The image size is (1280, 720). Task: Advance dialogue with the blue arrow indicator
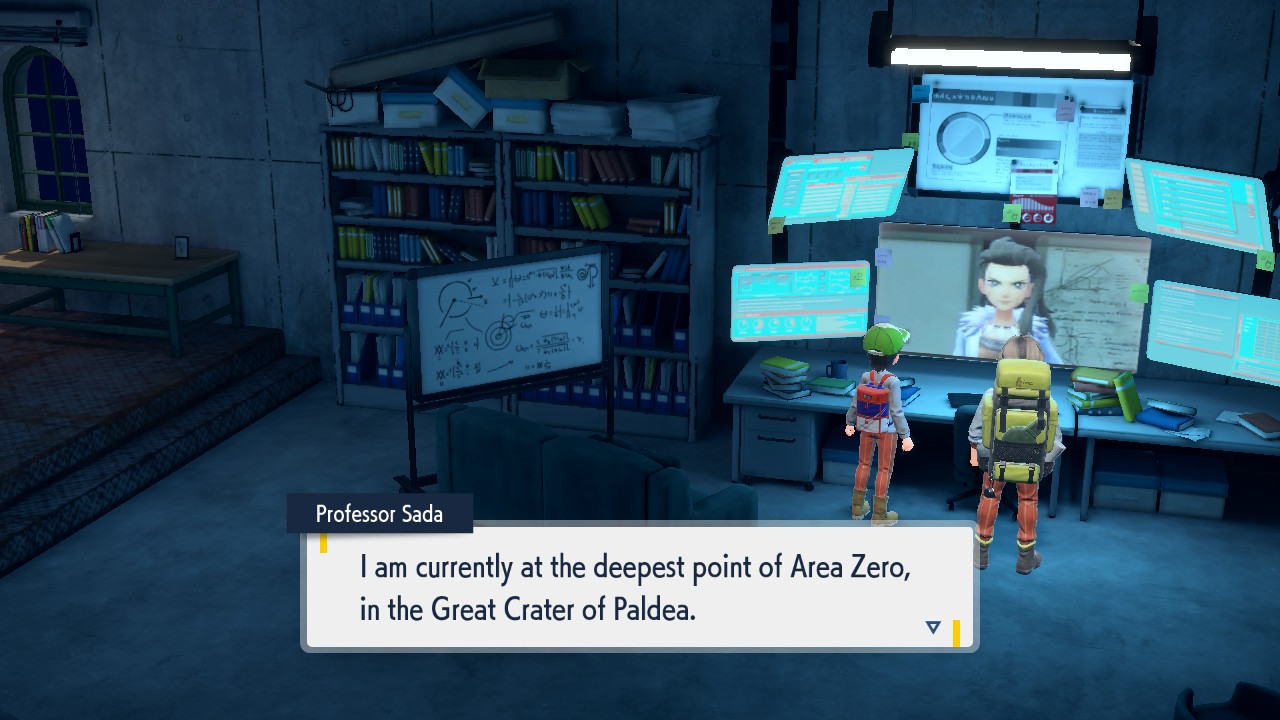933,627
